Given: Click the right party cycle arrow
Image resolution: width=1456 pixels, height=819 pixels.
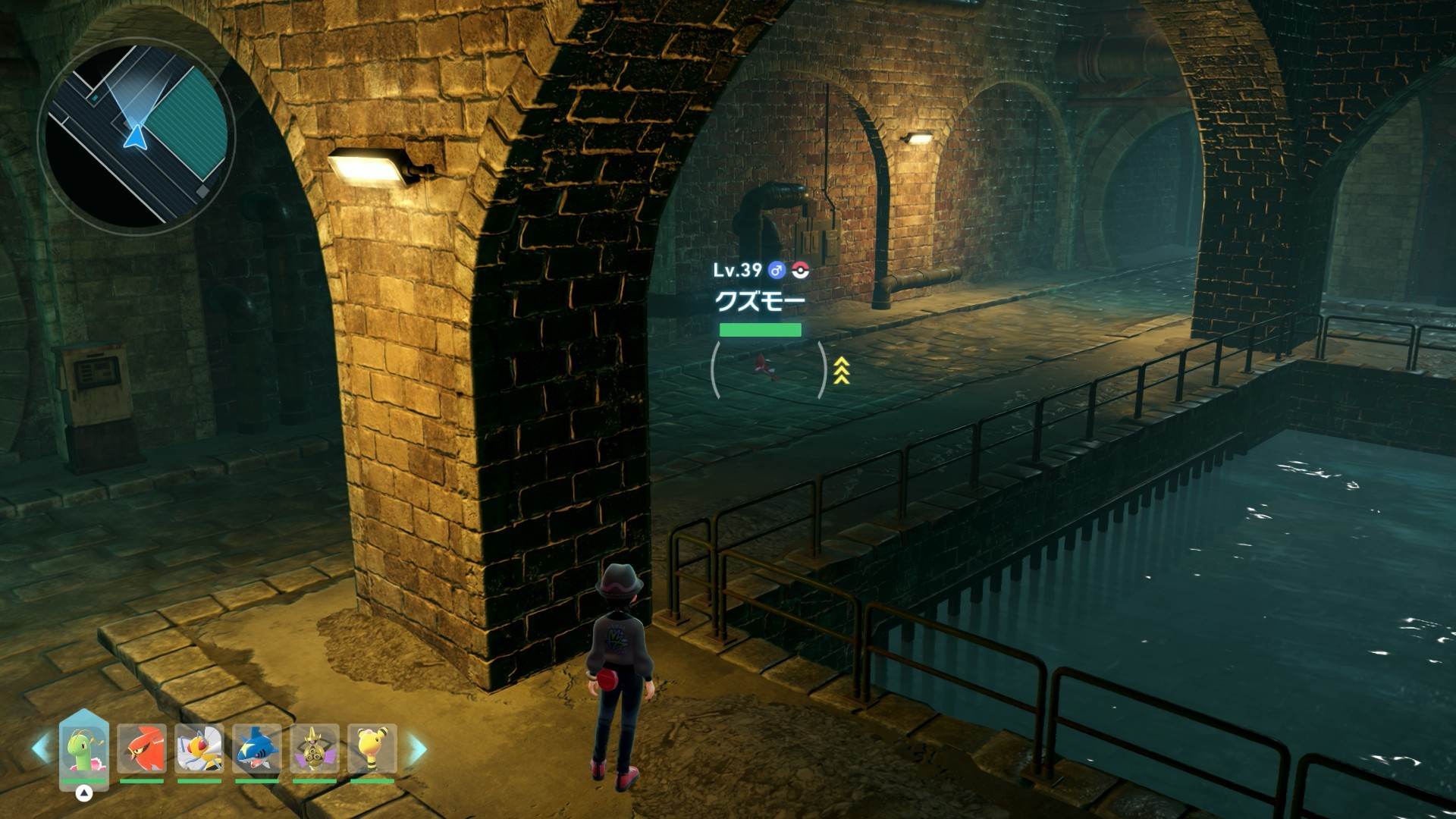Looking at the screenshot, I should coord(418,748).
